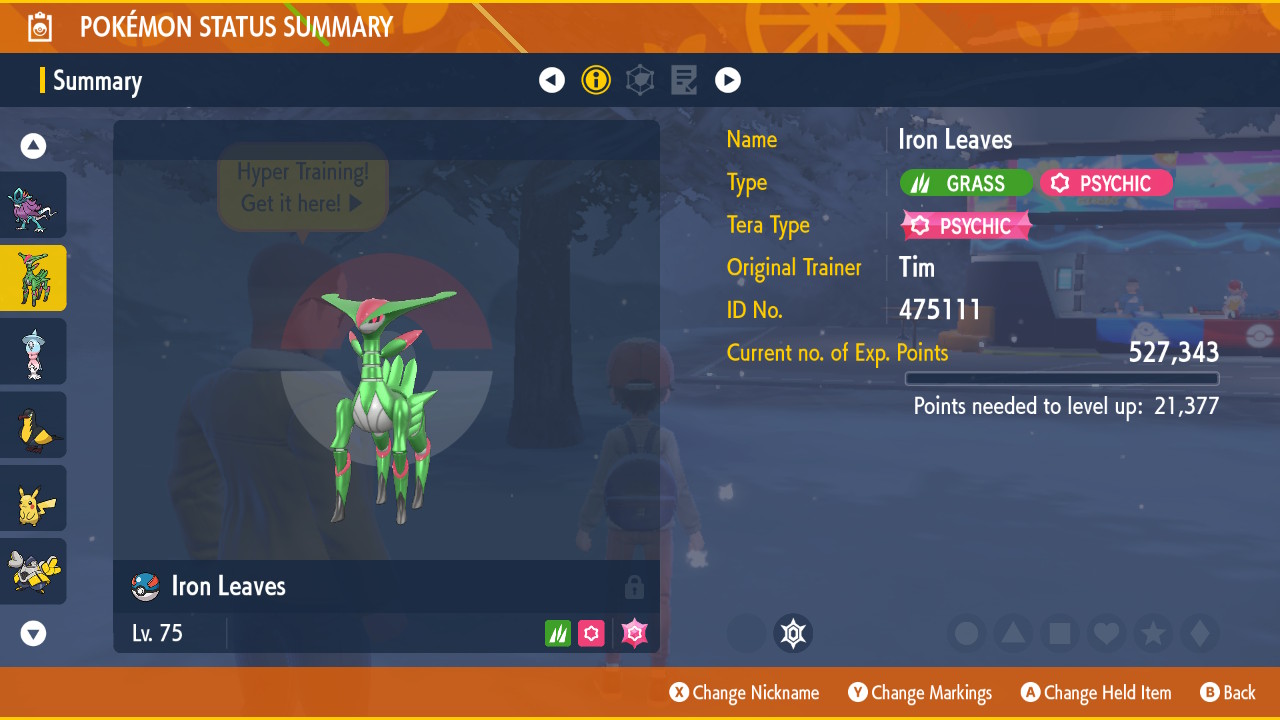The height and width of the screenshot is (720, 1280).
Task: Select highlighted Iron Leaves party slot
Action: pos(33,278)
